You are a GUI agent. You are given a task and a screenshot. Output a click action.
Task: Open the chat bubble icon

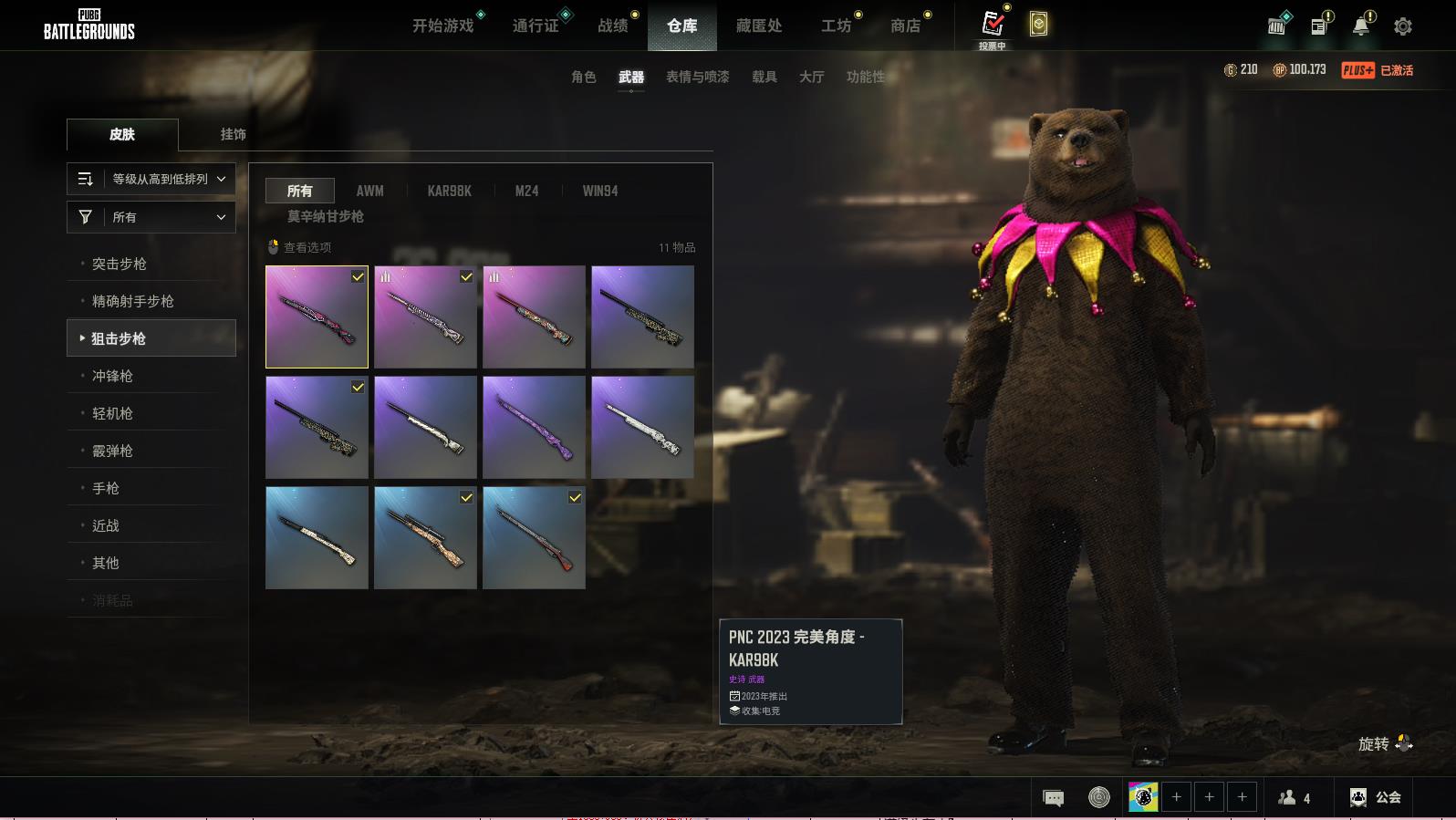coord(1053,798)
